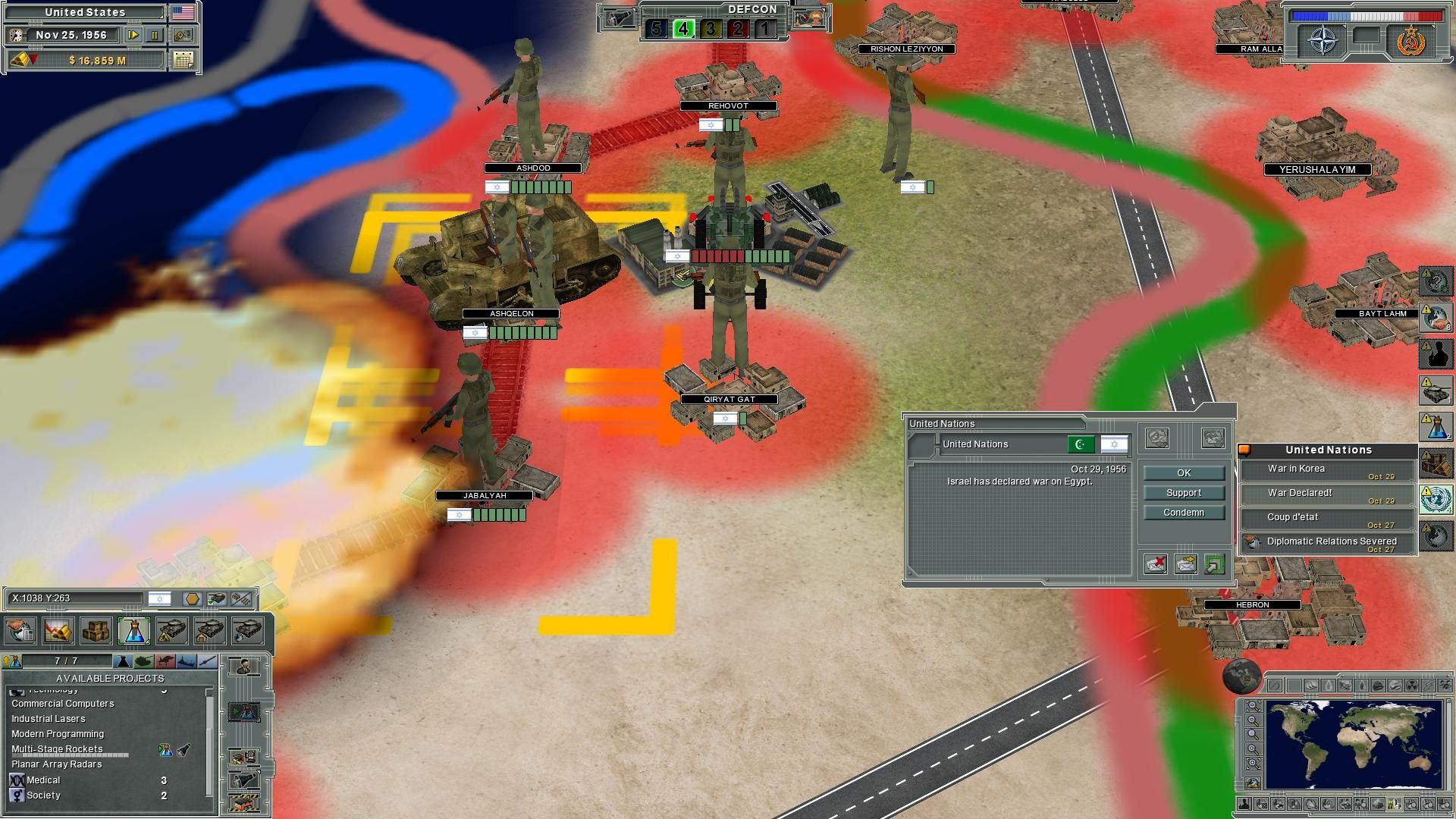The width and height of the screenshot is (1456, 819).
Task: Pause the game from the date panel
Action: (155, 36)
